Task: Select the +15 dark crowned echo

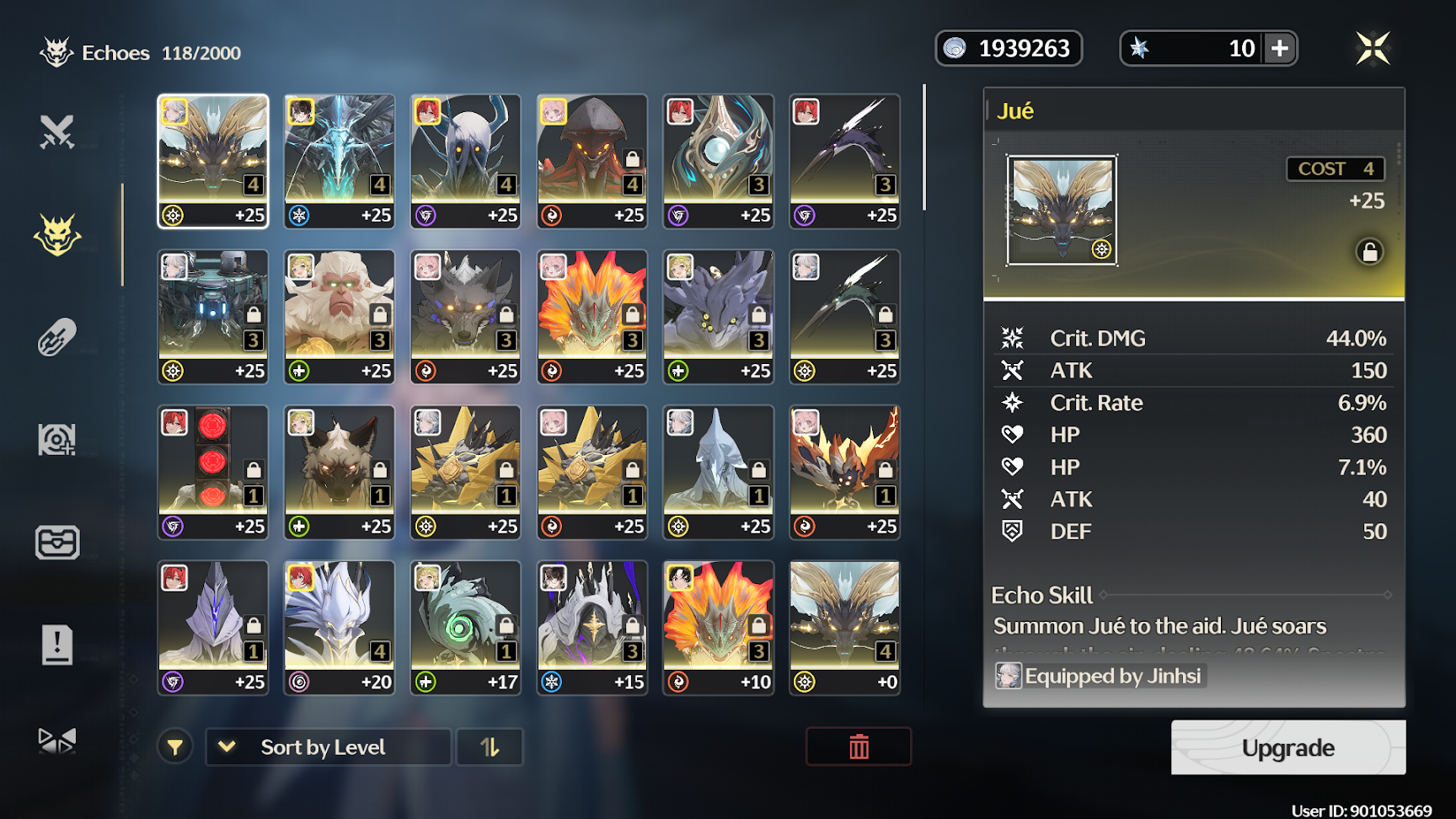Action: click(x=592, y=628)
